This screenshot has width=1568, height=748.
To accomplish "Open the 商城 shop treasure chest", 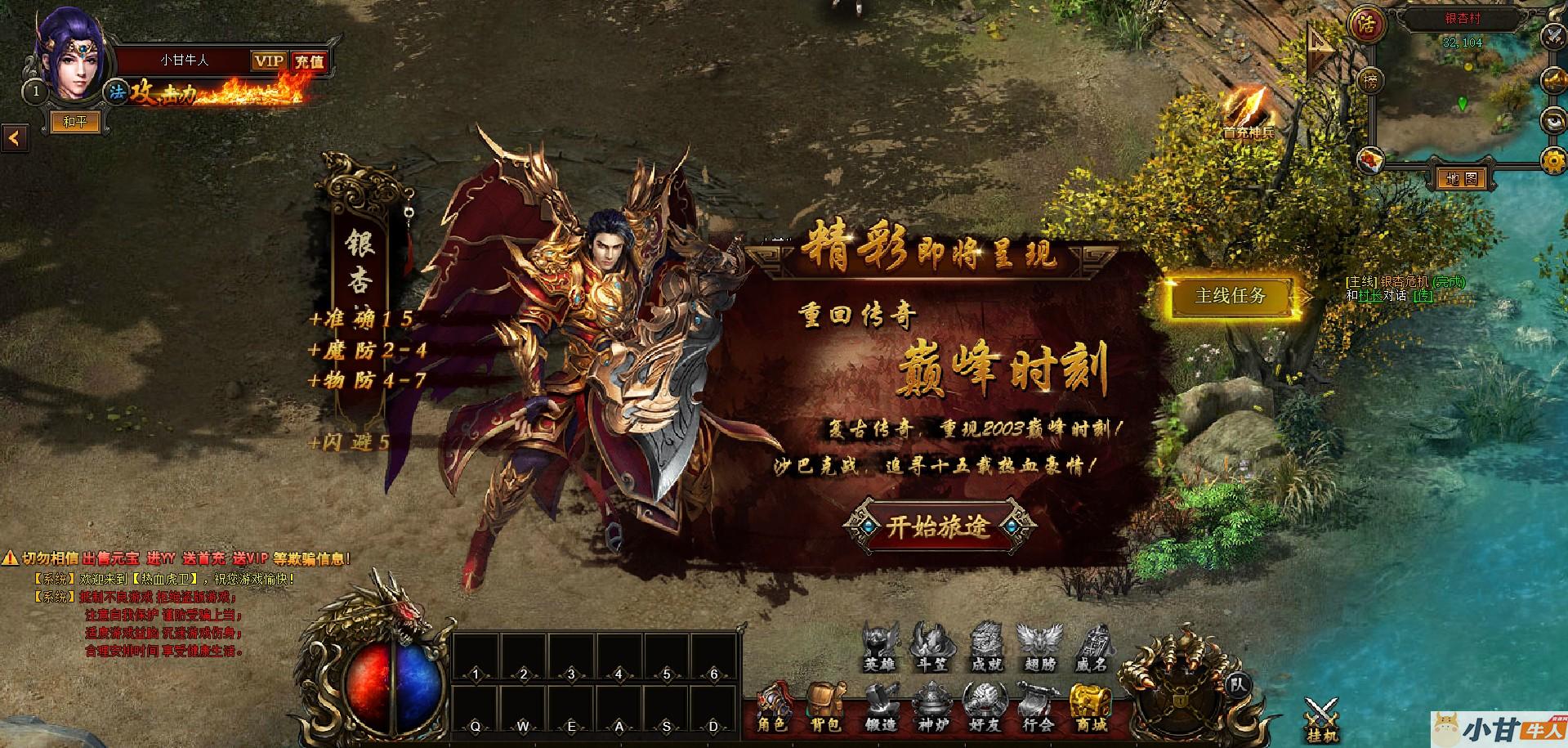I will coord(1090,709).
